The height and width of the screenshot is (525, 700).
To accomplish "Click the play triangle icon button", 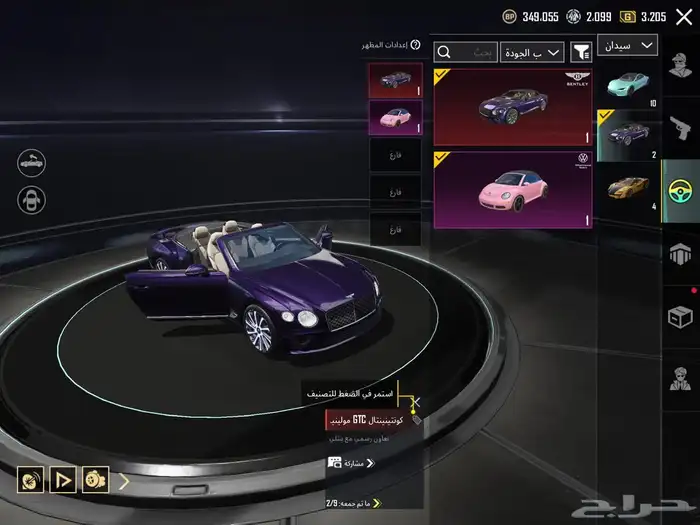I will click(x=63, y=480).
